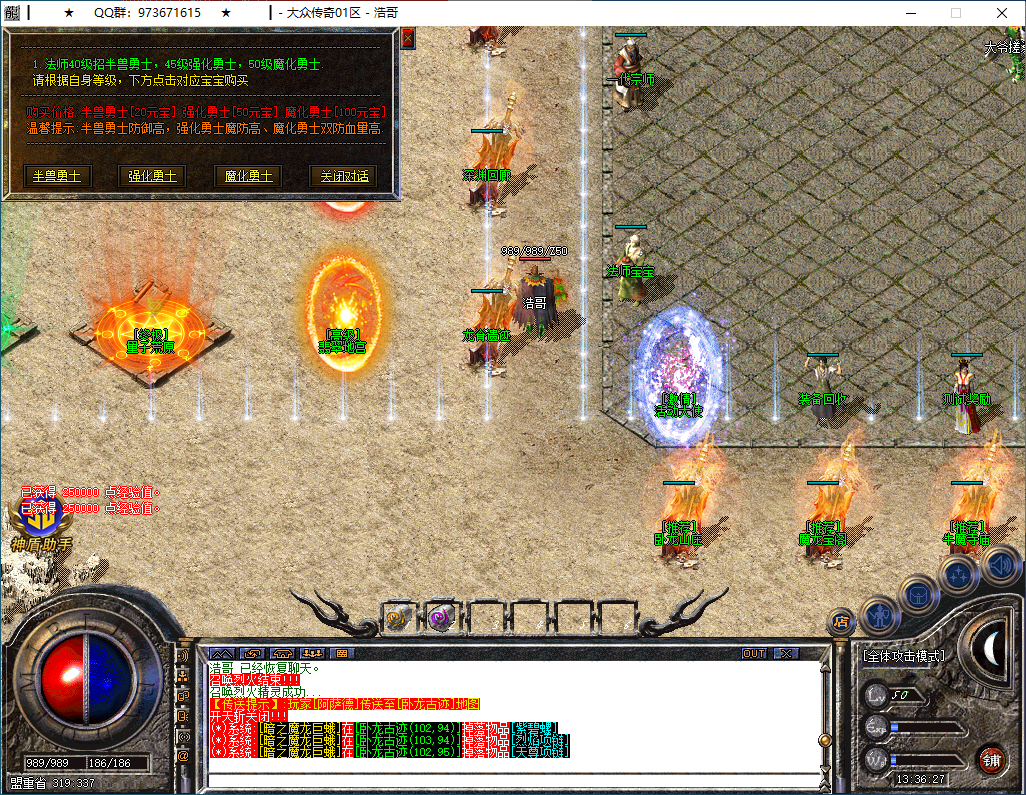1026x795 pixels.
Task: Open the skills sparkle round icon
Action: point(958,575)
